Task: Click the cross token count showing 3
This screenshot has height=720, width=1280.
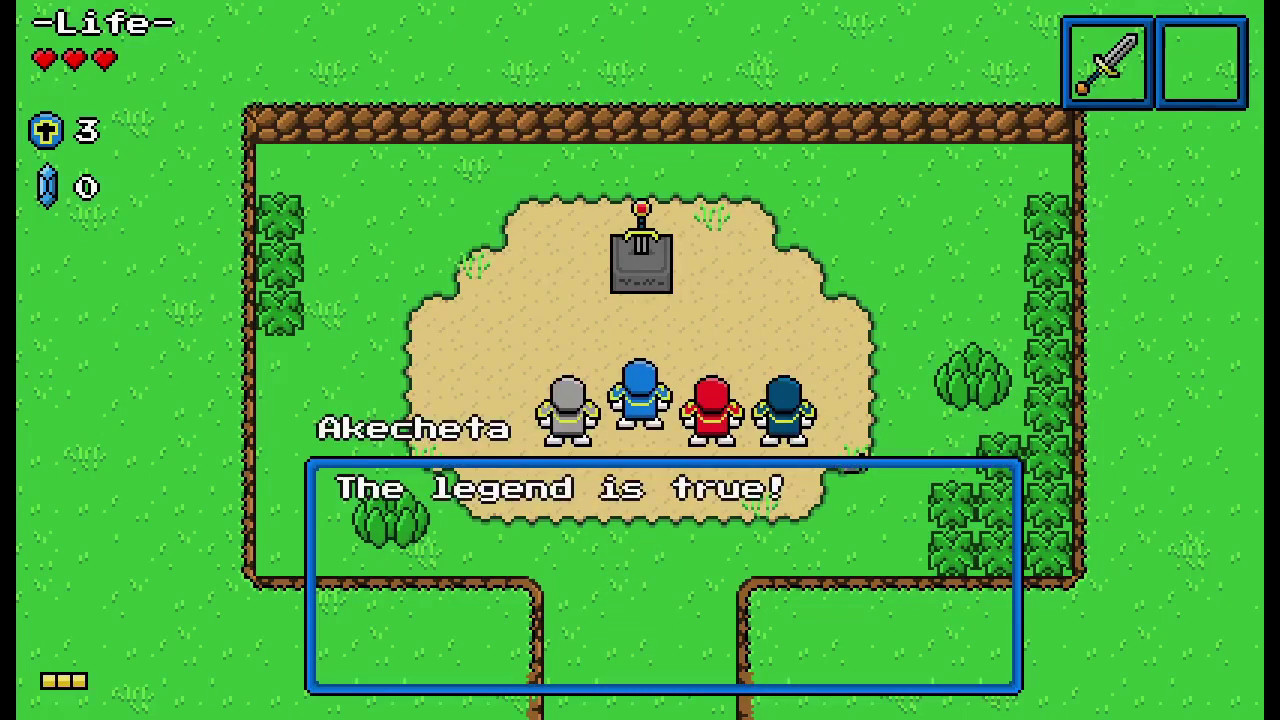Action: (x=86, y=131)
